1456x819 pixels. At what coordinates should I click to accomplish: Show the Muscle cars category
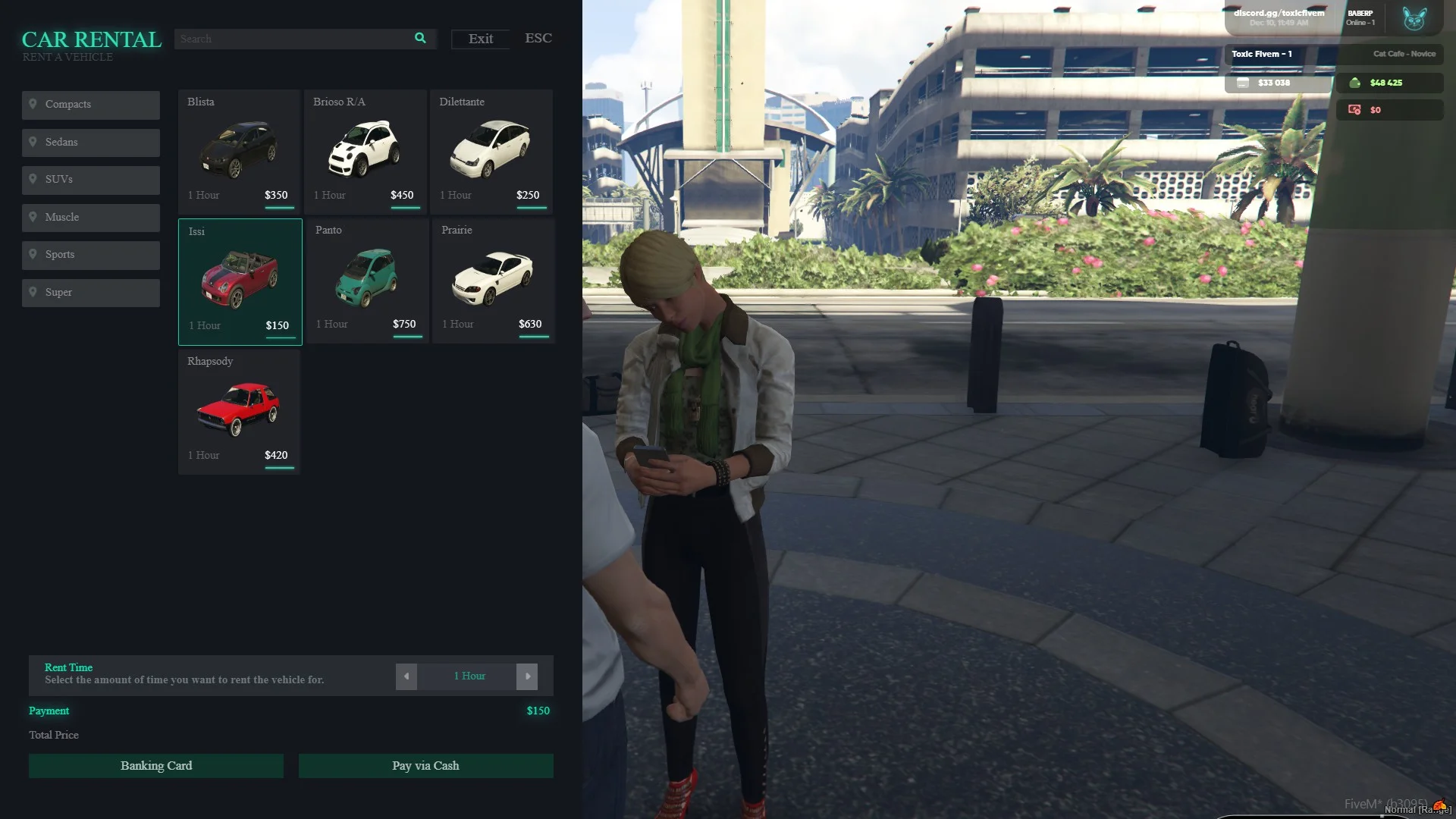tap(91, 218)
